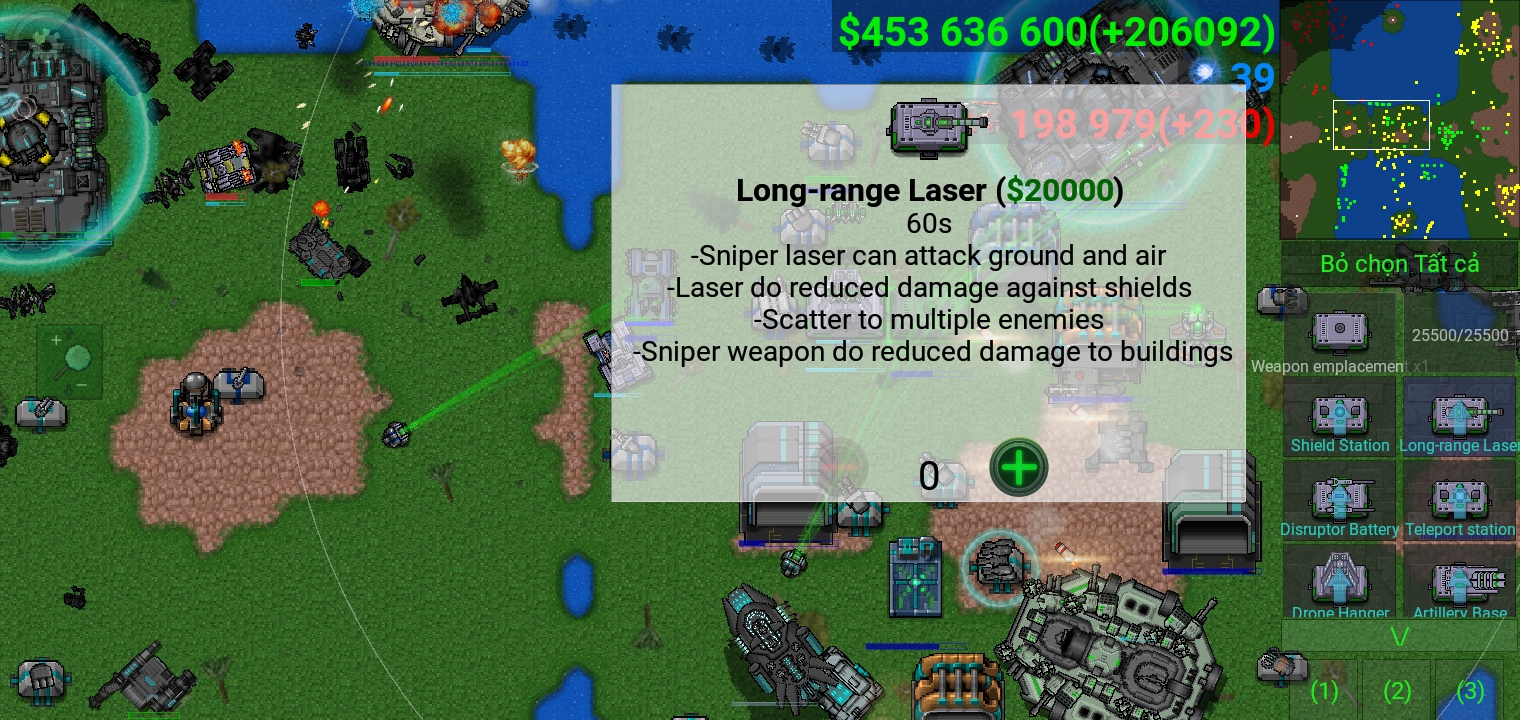1520x720 pixels.
Task: Choose the Long-range Laser upgrade
Action: (1461, 420)
